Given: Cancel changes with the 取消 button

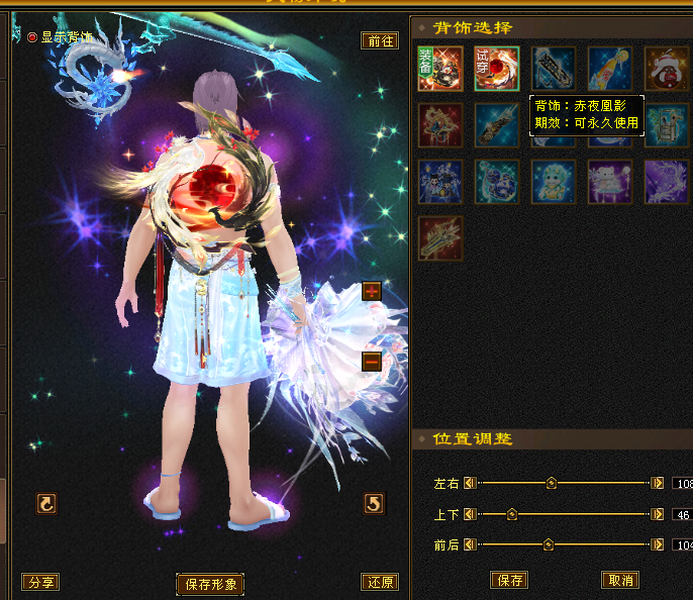Looking at the screenshot, I should (620, 580).
